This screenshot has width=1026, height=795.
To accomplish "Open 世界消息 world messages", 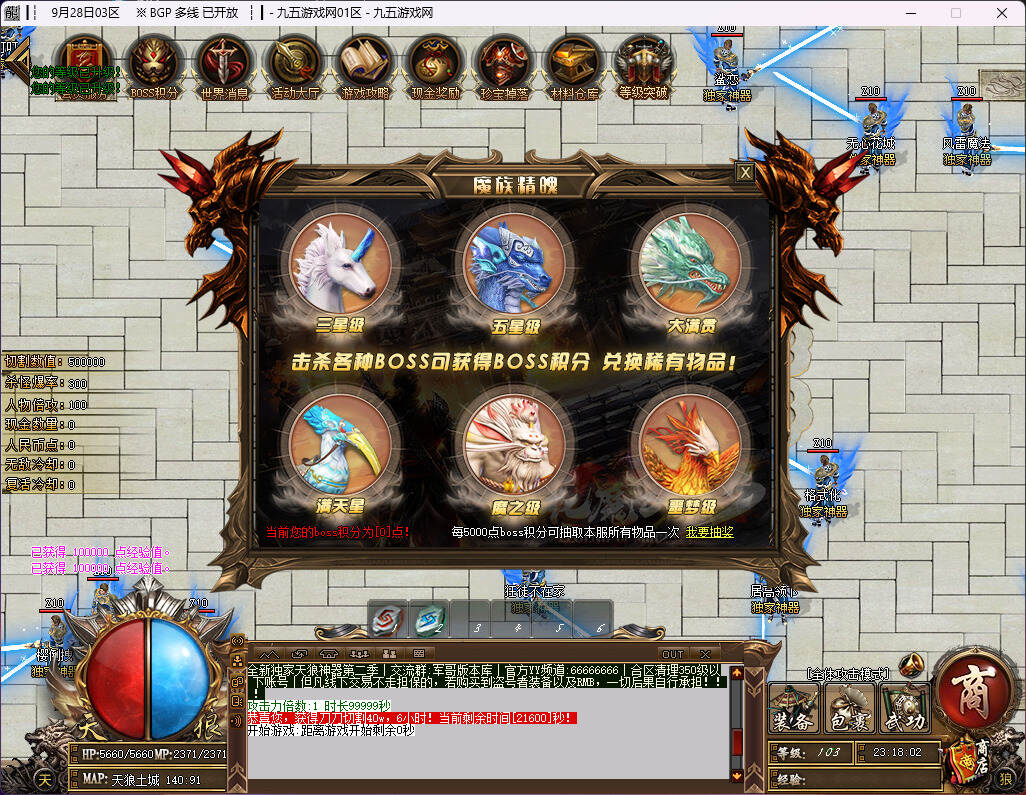I will coord(224,67).
